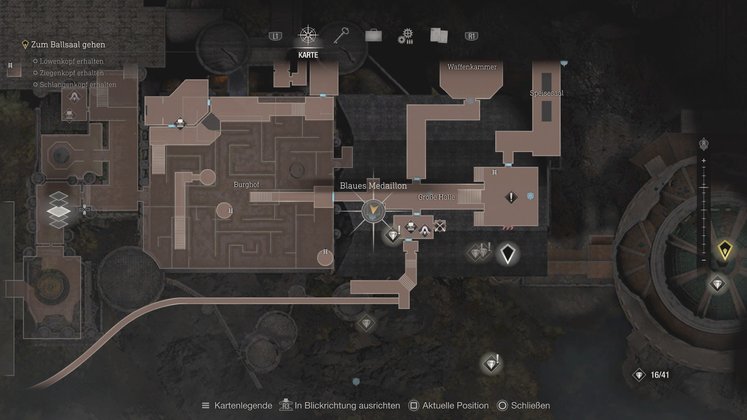The height and width of the screenshot is (420, 747).
Task: Select the large black gem marker
Action: [508, 253]
